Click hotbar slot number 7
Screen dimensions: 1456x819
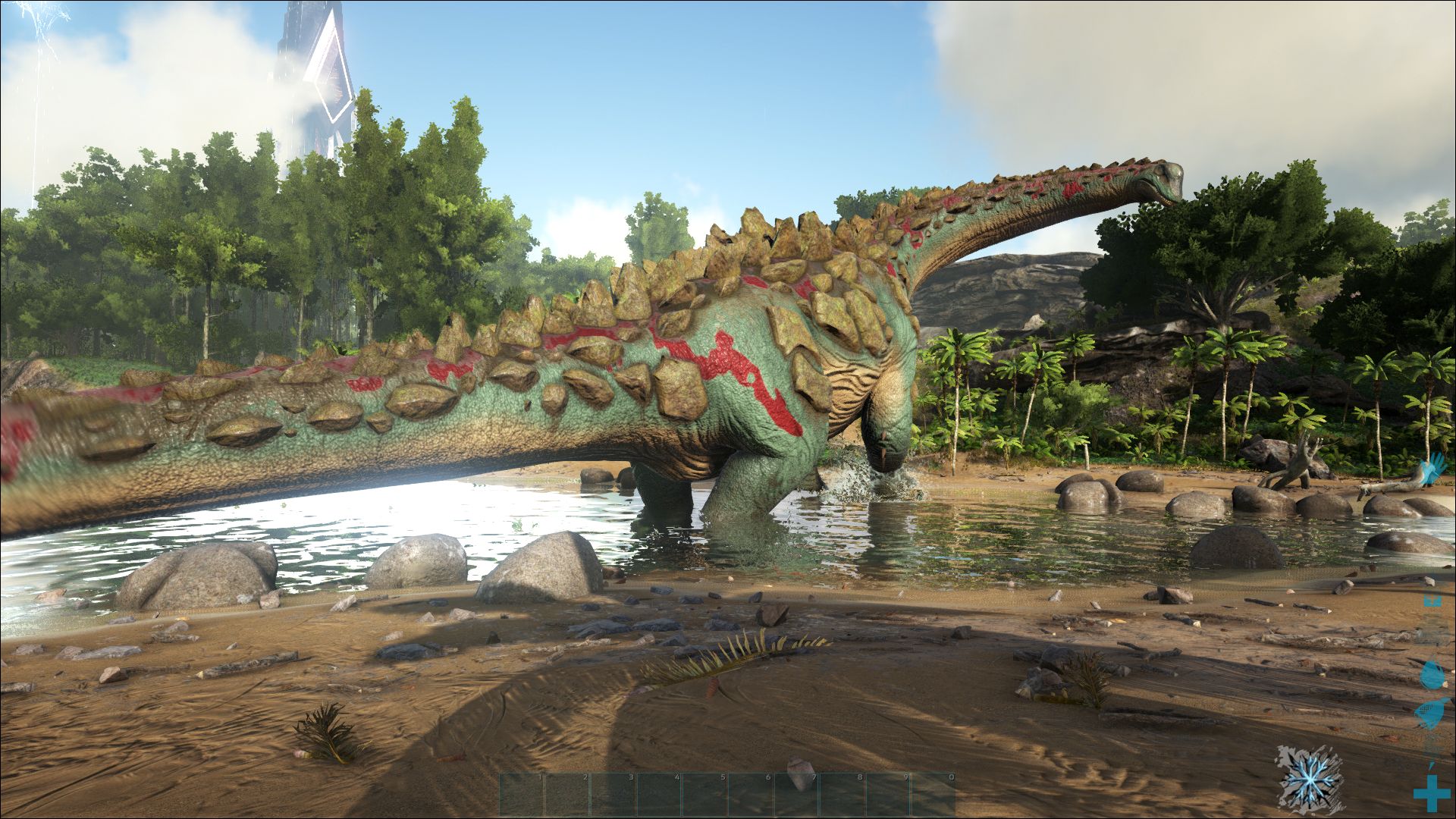tap(797, 794)
